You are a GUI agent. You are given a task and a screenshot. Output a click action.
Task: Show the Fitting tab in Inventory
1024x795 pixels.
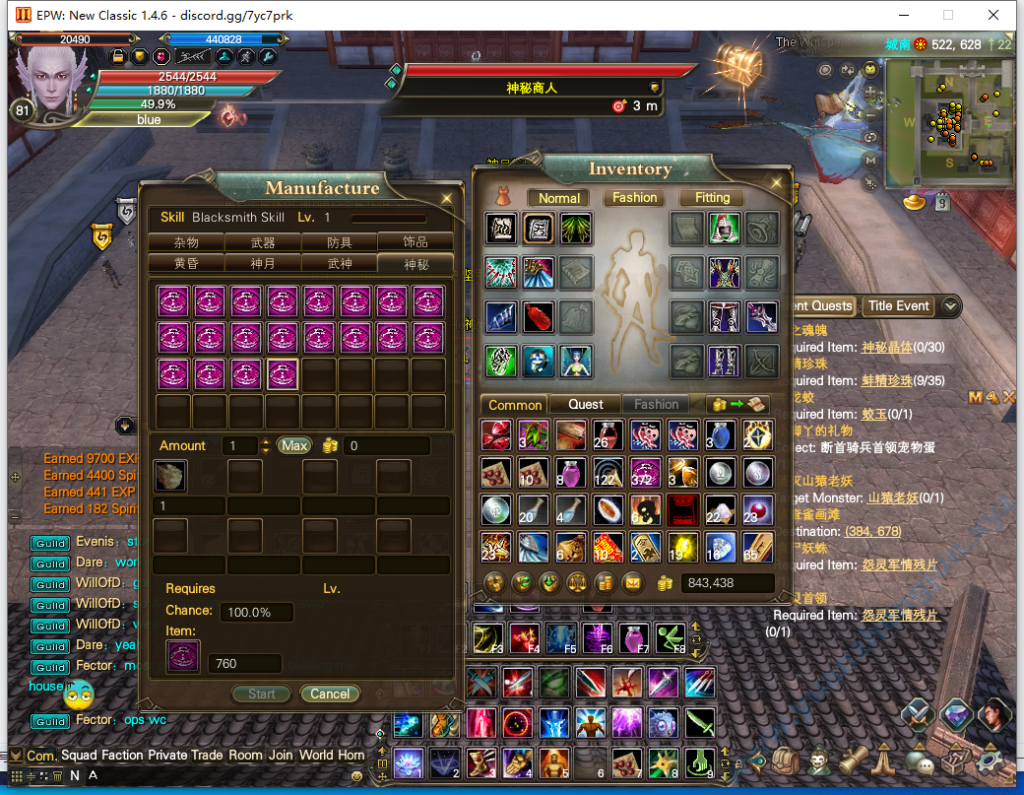pos(712,198)
